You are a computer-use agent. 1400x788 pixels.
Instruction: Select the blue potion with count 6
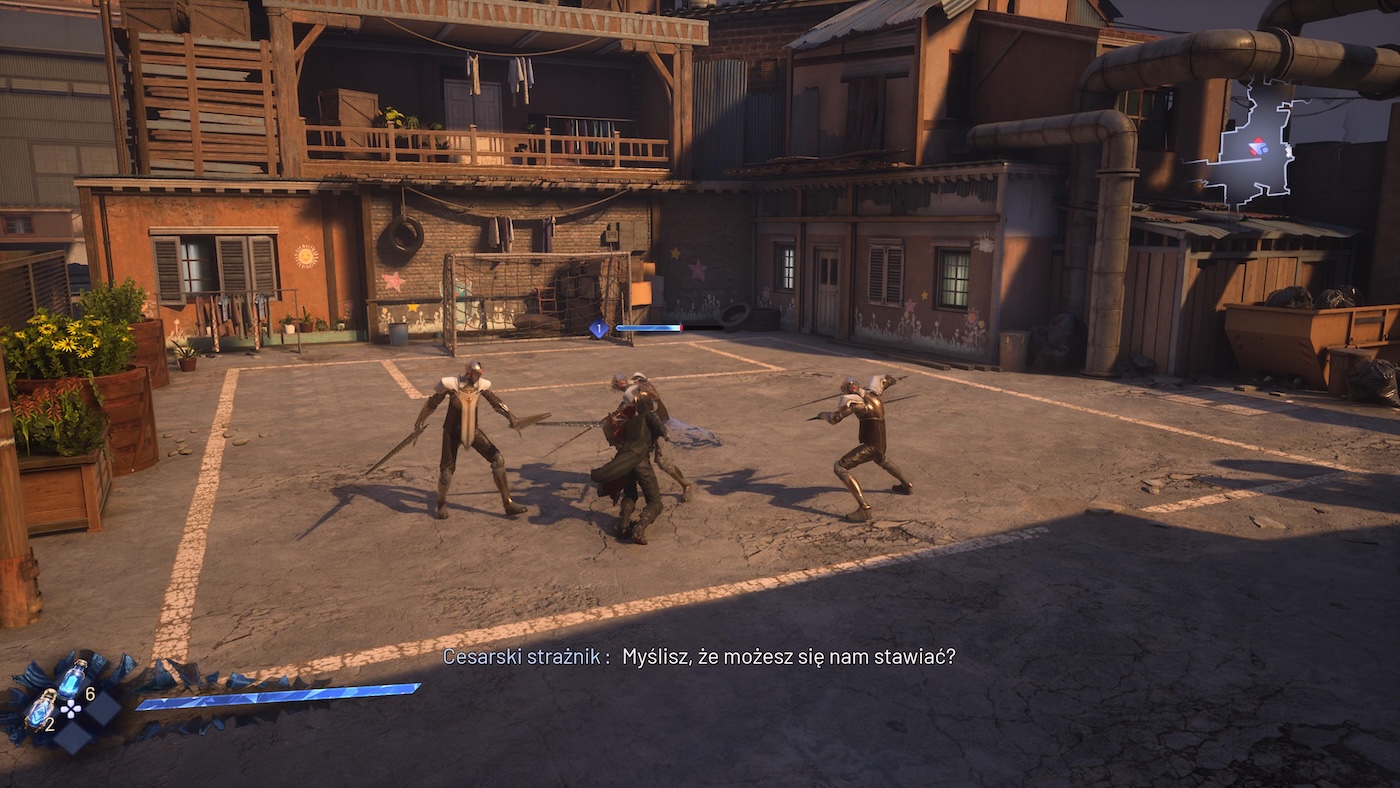pos(72,680)
